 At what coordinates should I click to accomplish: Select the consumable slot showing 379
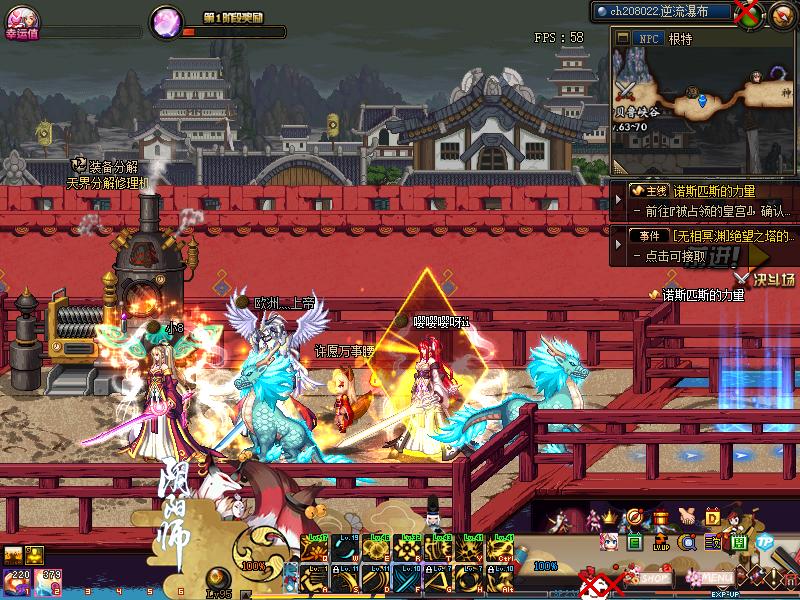tap(48, 581)
